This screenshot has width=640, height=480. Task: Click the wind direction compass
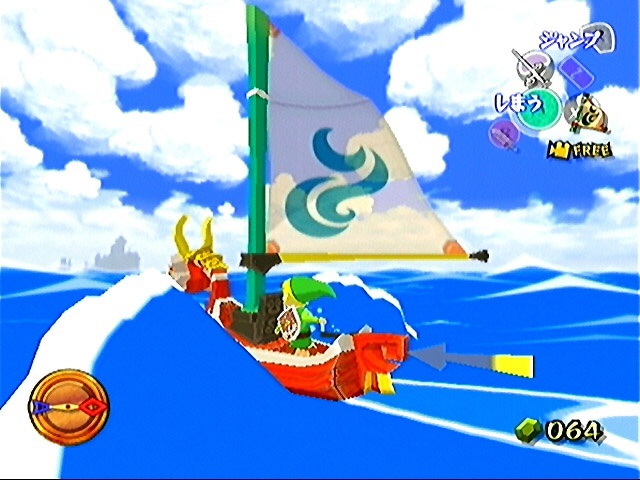[69, 407]
